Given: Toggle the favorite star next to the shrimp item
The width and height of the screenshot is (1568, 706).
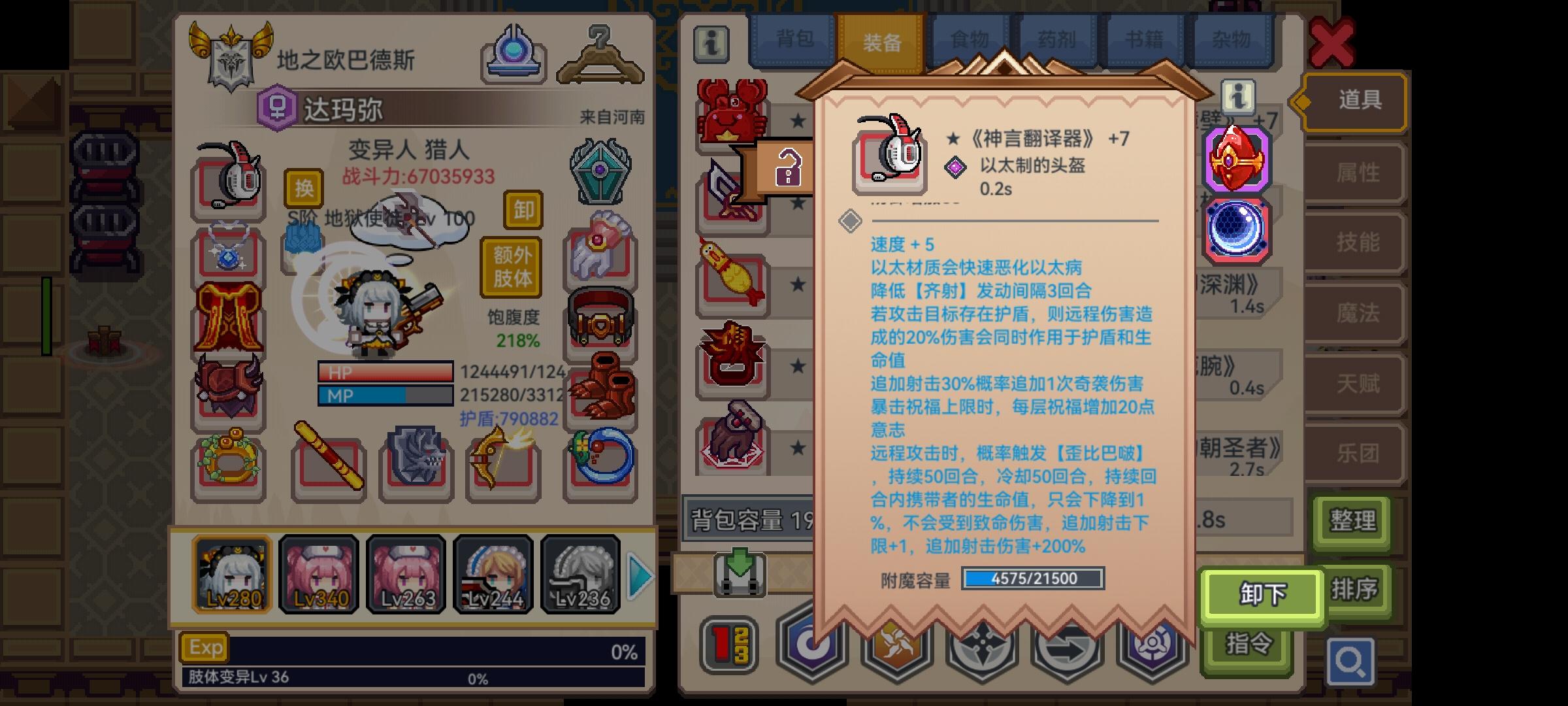Looking at the screenshot, I should coord(796,284).
